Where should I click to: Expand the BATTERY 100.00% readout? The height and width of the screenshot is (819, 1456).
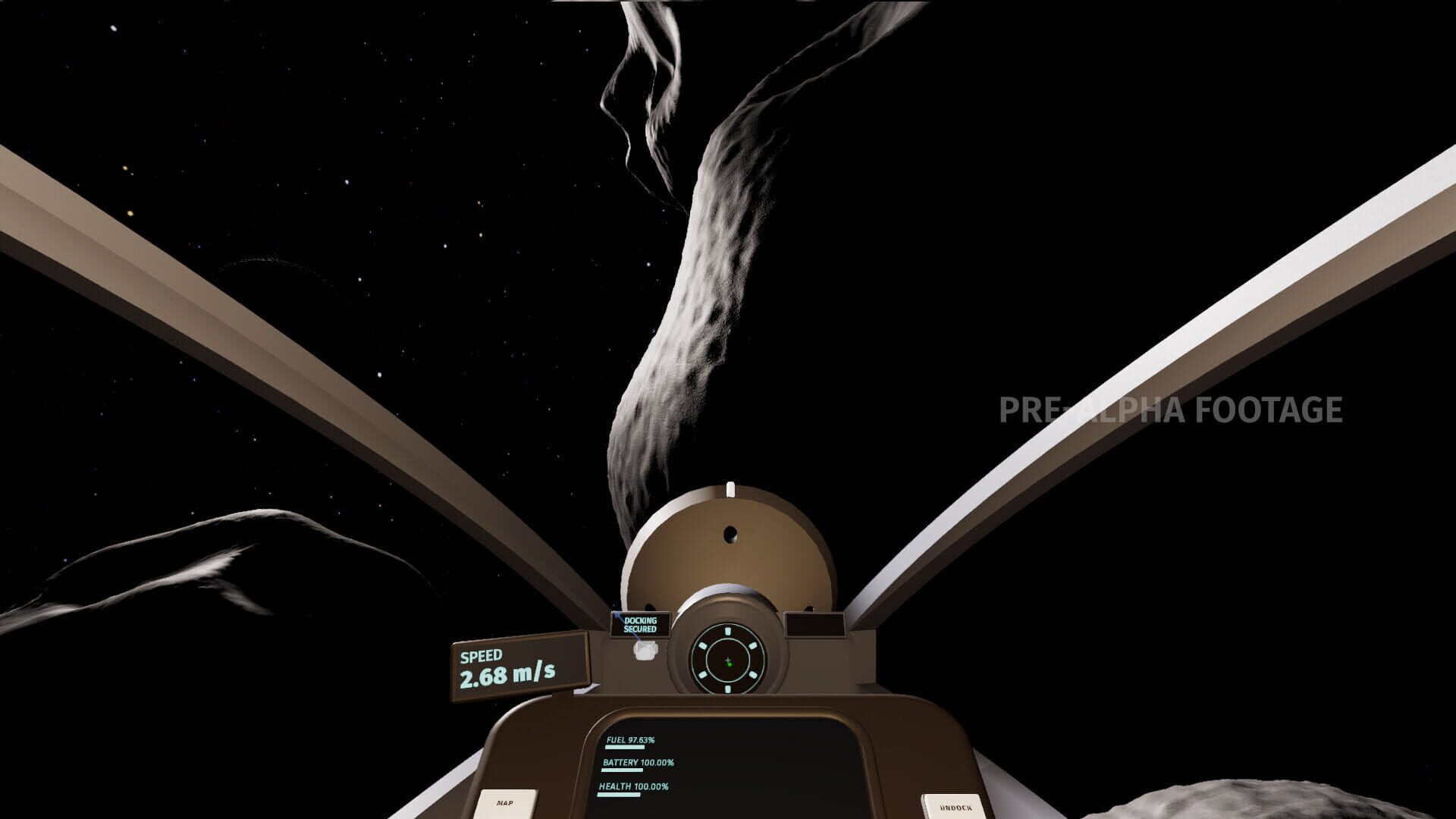point(639,762)
